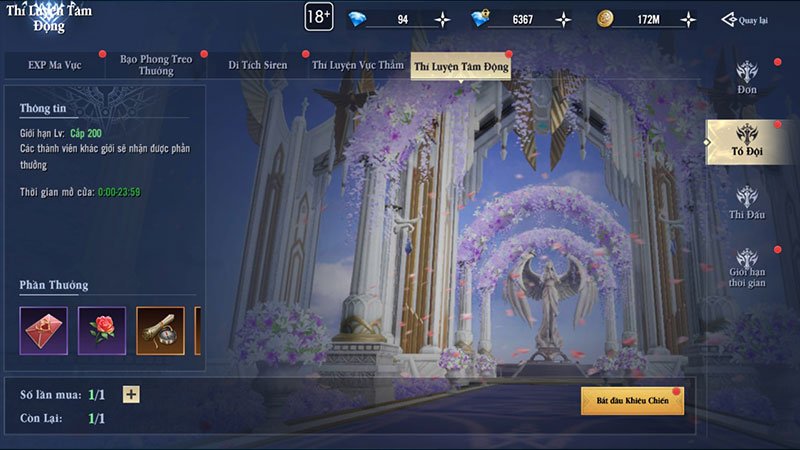Click the Quay lại back button
The width and height of the screenshot is (800, 450).
745,20
